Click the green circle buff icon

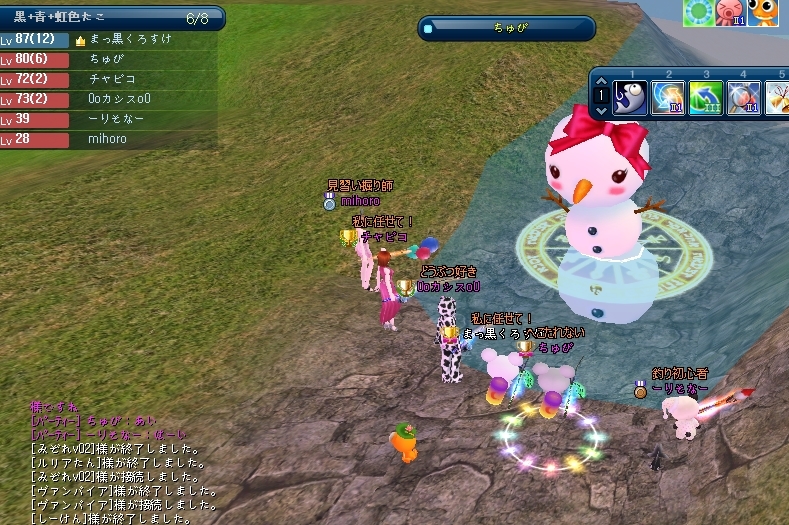(697, 12)
